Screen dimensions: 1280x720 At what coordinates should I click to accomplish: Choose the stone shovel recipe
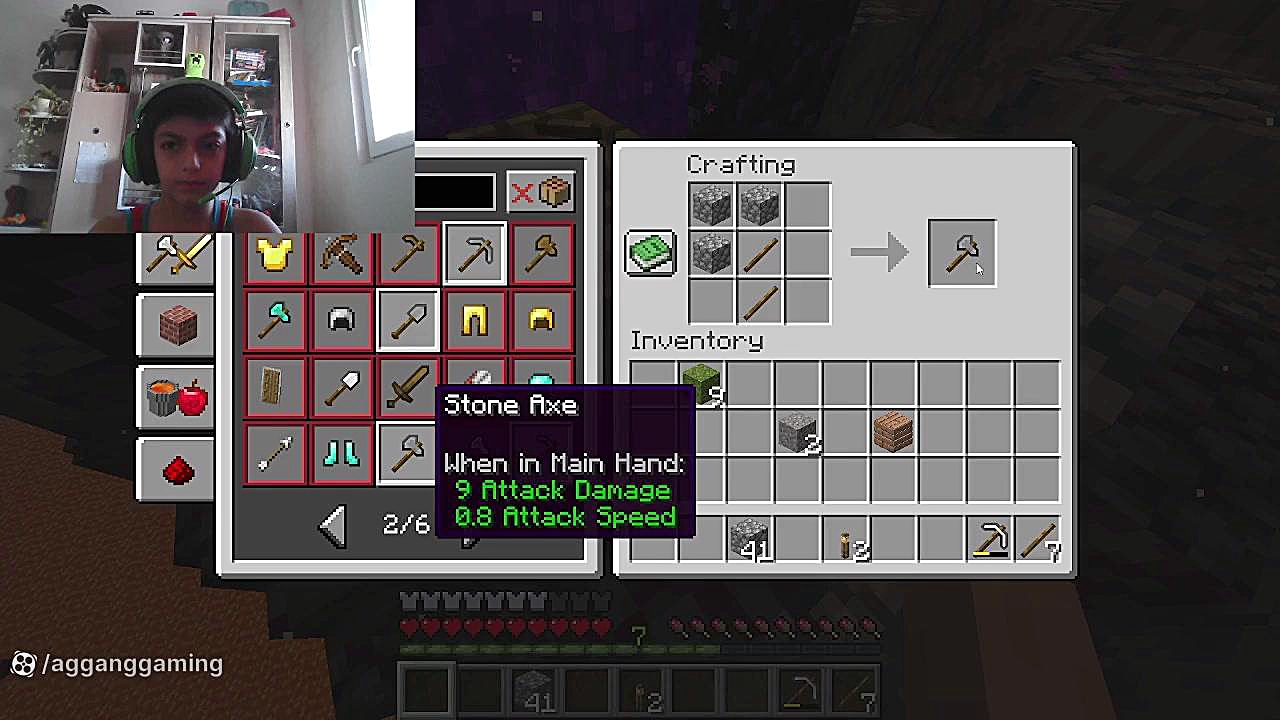click(x=408, y=321)
